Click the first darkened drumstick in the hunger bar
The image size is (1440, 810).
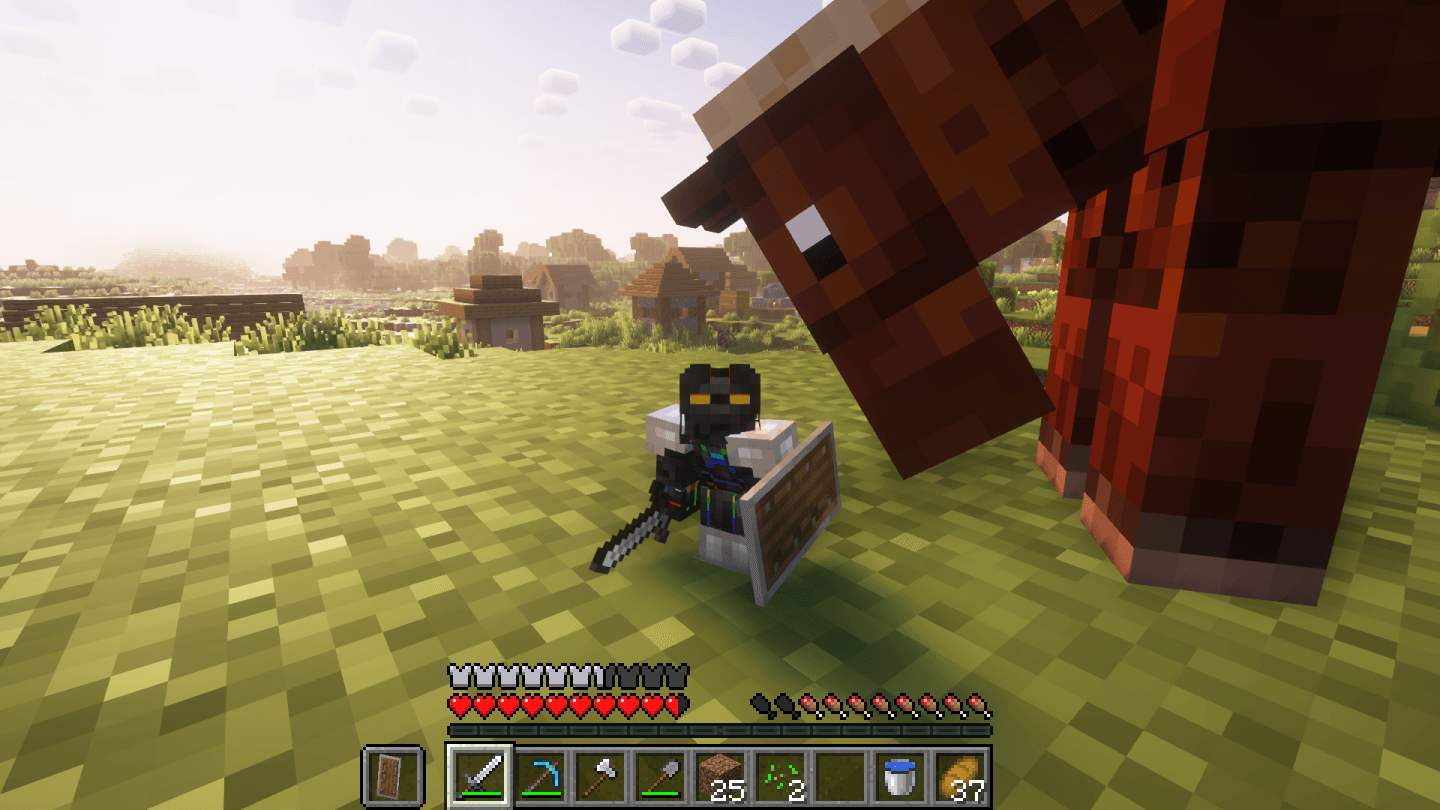pyautogui.click(x=758, y=704)
